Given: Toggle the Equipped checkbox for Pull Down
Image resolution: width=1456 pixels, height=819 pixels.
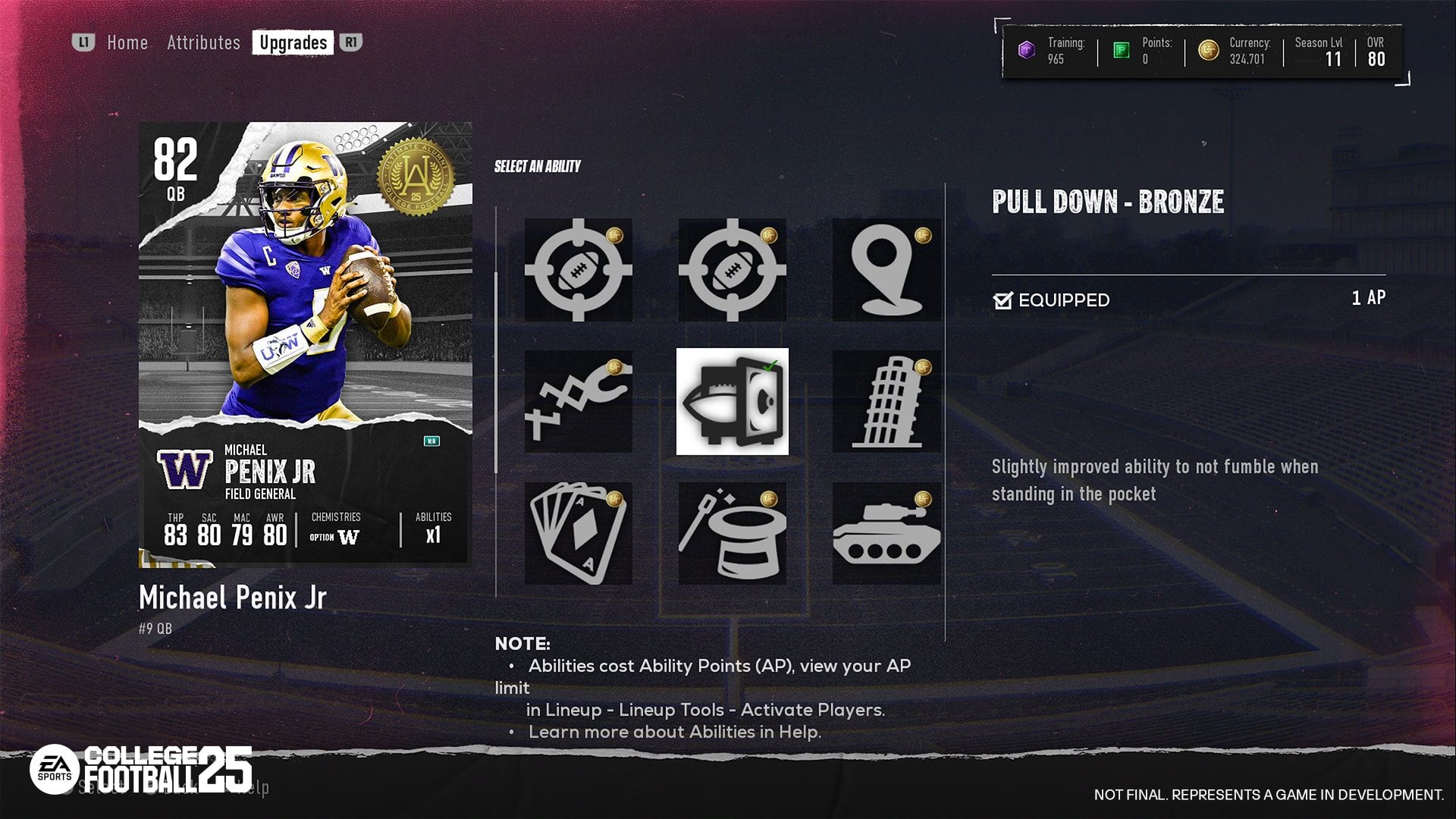Looking at the screenshot, I should pos(1005,300).
